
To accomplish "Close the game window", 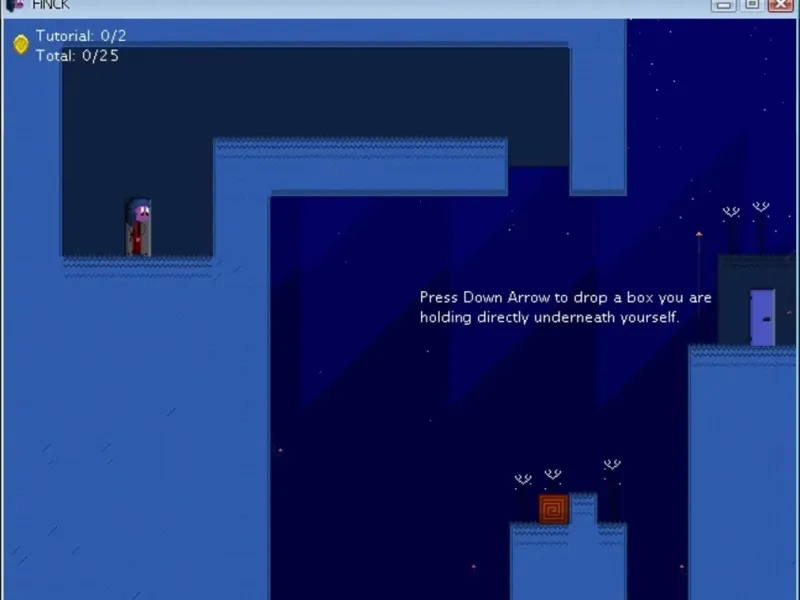I will point(780,5).
